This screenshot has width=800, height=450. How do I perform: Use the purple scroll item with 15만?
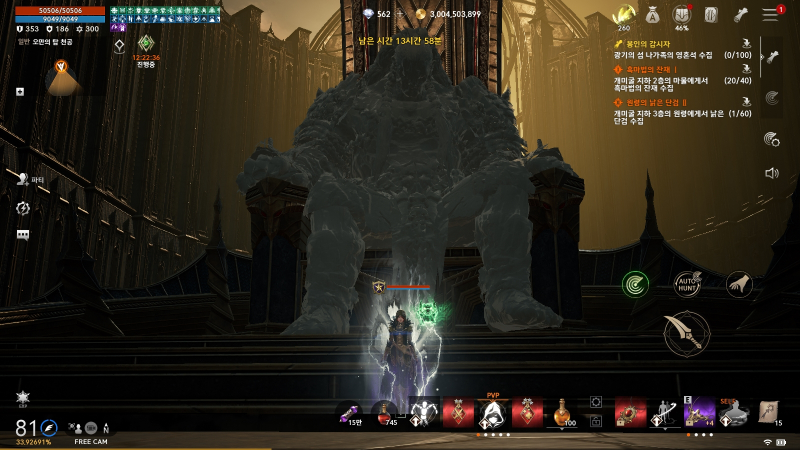[x=353, y=412]
